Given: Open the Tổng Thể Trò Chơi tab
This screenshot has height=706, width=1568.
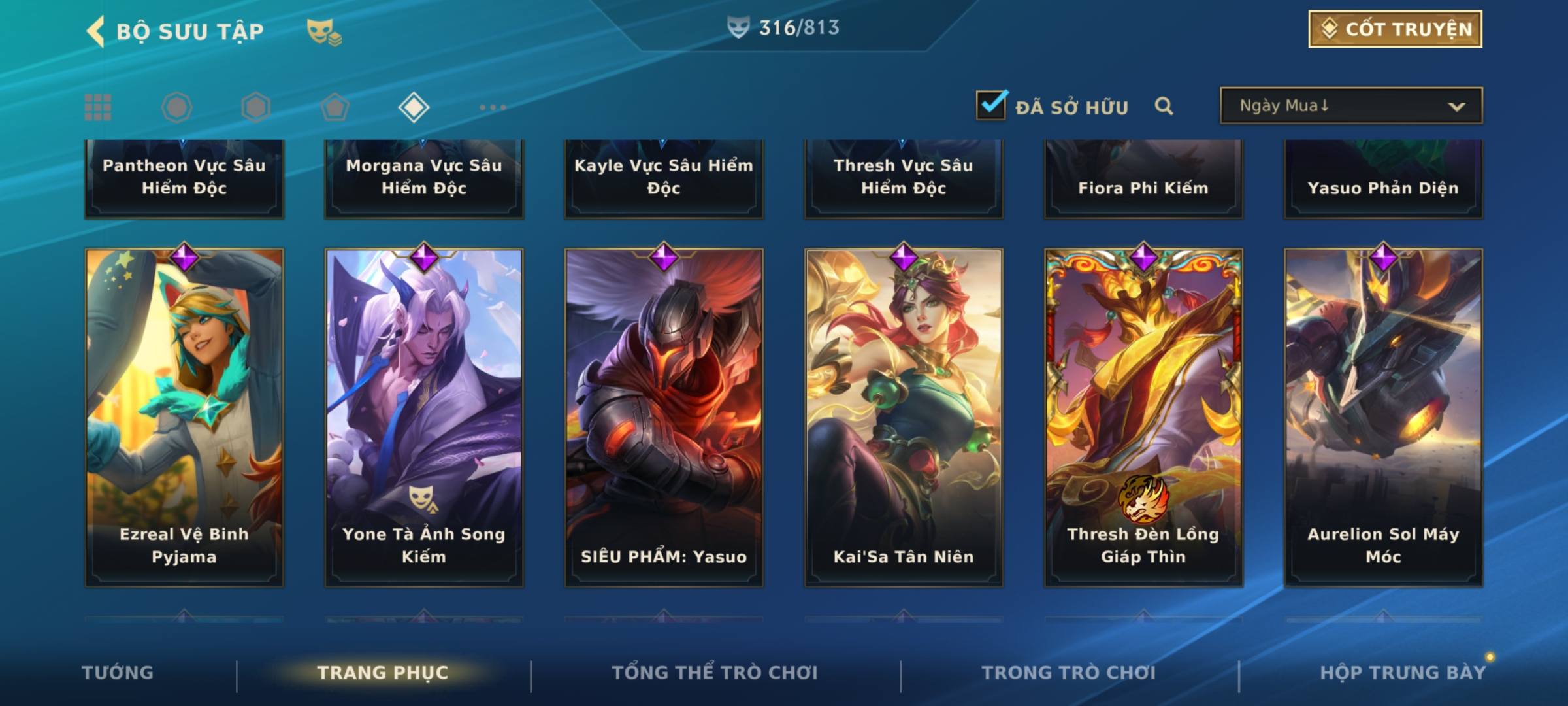Looking at the screenshot, I should pyautogui.click(x=715, y=673).
